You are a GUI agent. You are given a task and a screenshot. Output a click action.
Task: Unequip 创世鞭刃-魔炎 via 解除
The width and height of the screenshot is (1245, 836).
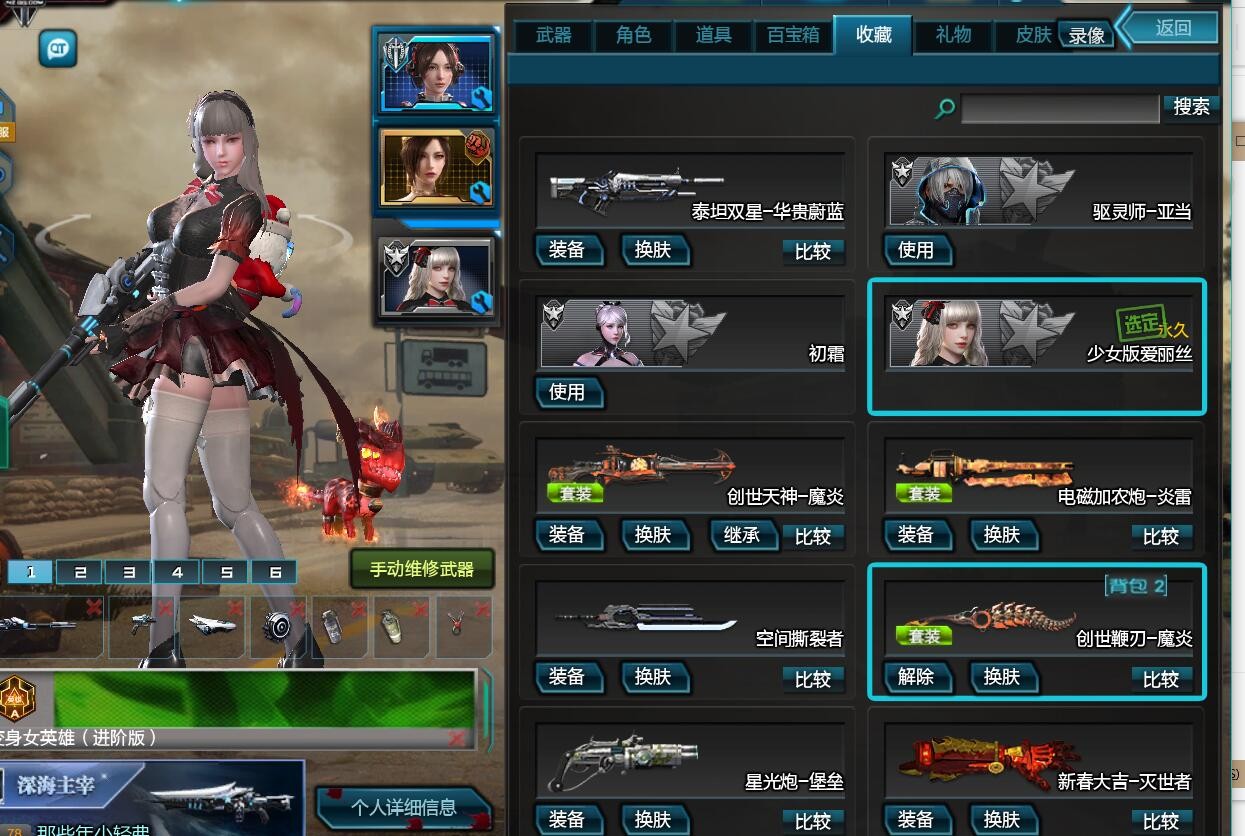click(916, 678)
